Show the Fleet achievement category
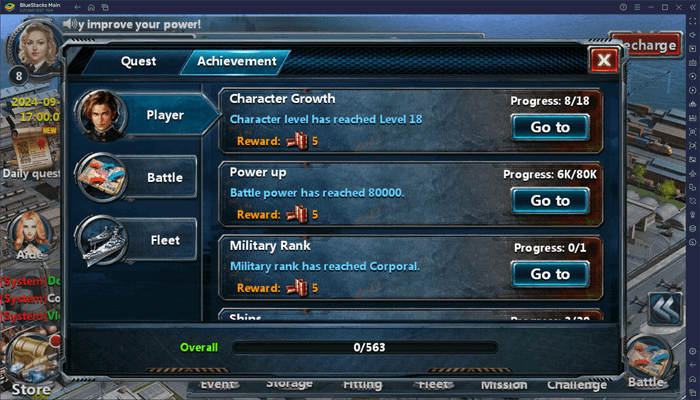700x400 pixels. click(x=150, y=240)
